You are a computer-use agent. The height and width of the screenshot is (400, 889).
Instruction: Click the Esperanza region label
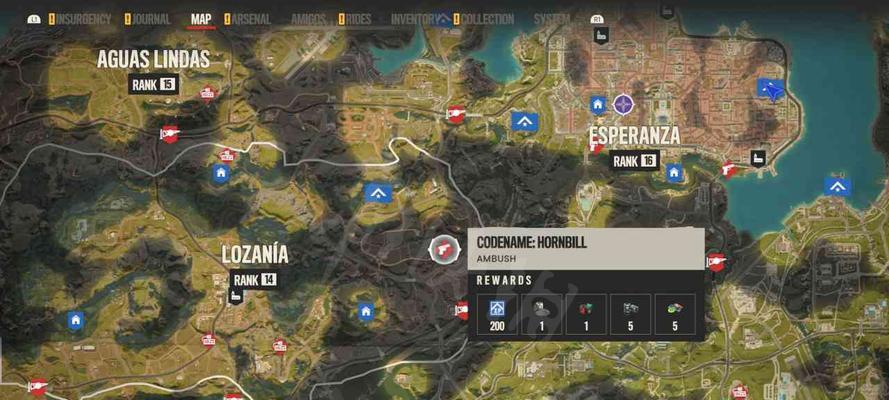click(634, 136)
